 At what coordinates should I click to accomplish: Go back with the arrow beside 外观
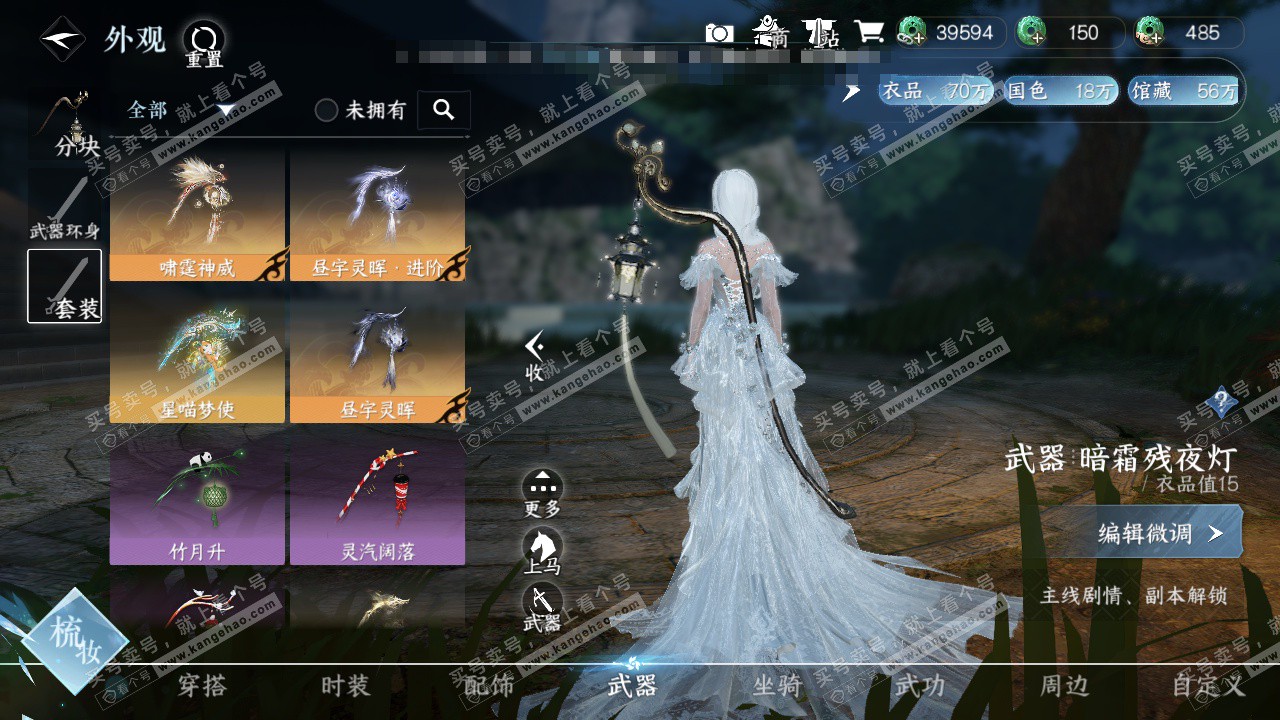(62, 40)
